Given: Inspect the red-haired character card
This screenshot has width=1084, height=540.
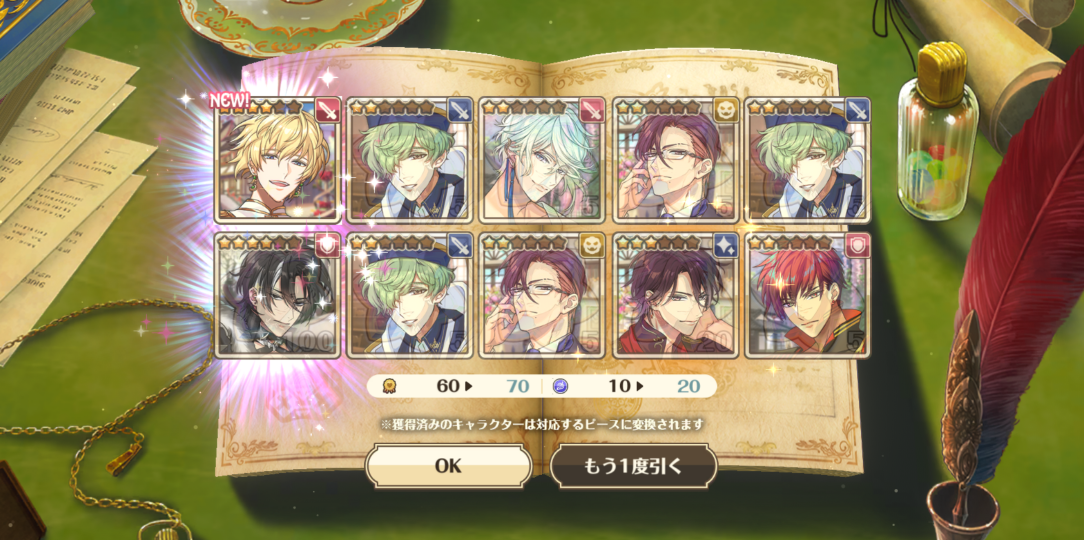Looking at the screenshot, I should (x=808, y=296).
